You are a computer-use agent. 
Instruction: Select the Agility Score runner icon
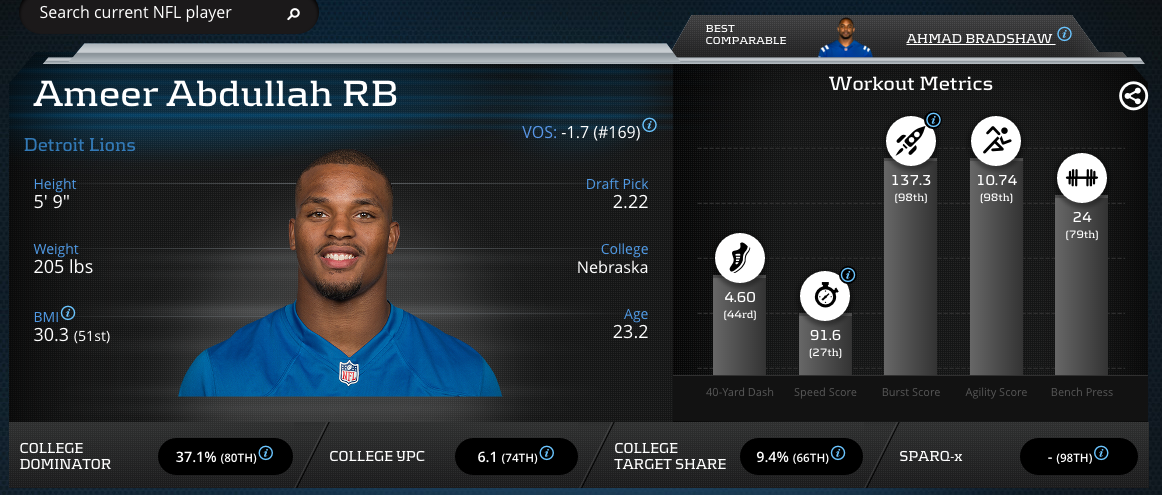click(x=996, y=143)
